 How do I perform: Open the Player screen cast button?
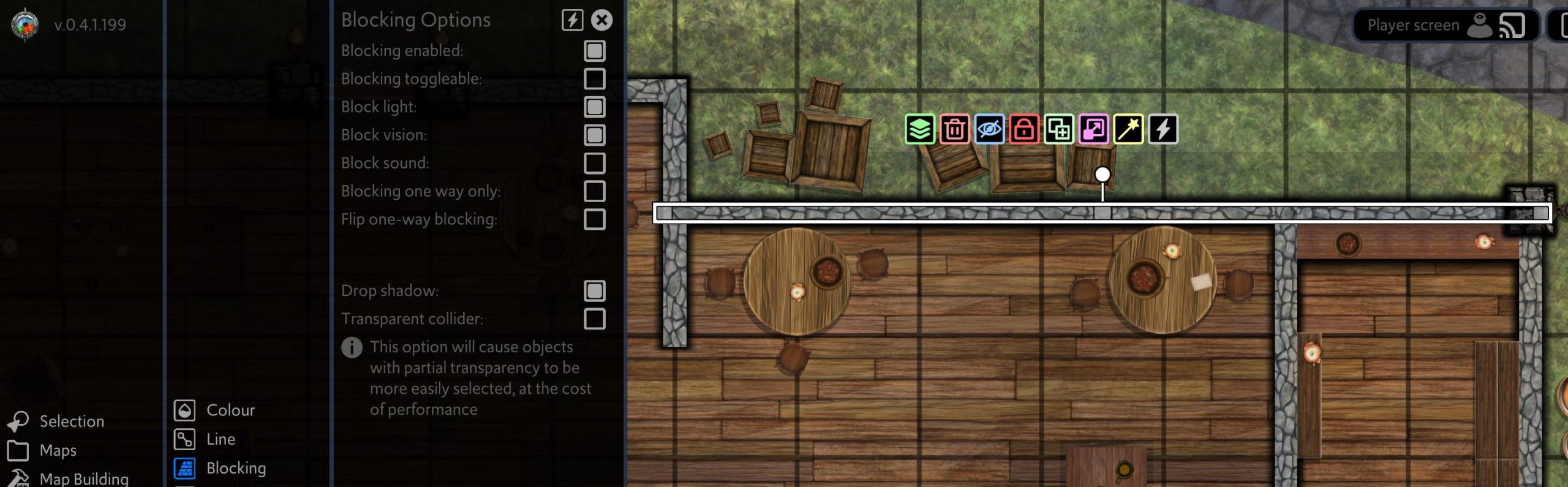tap(1512, 26)
